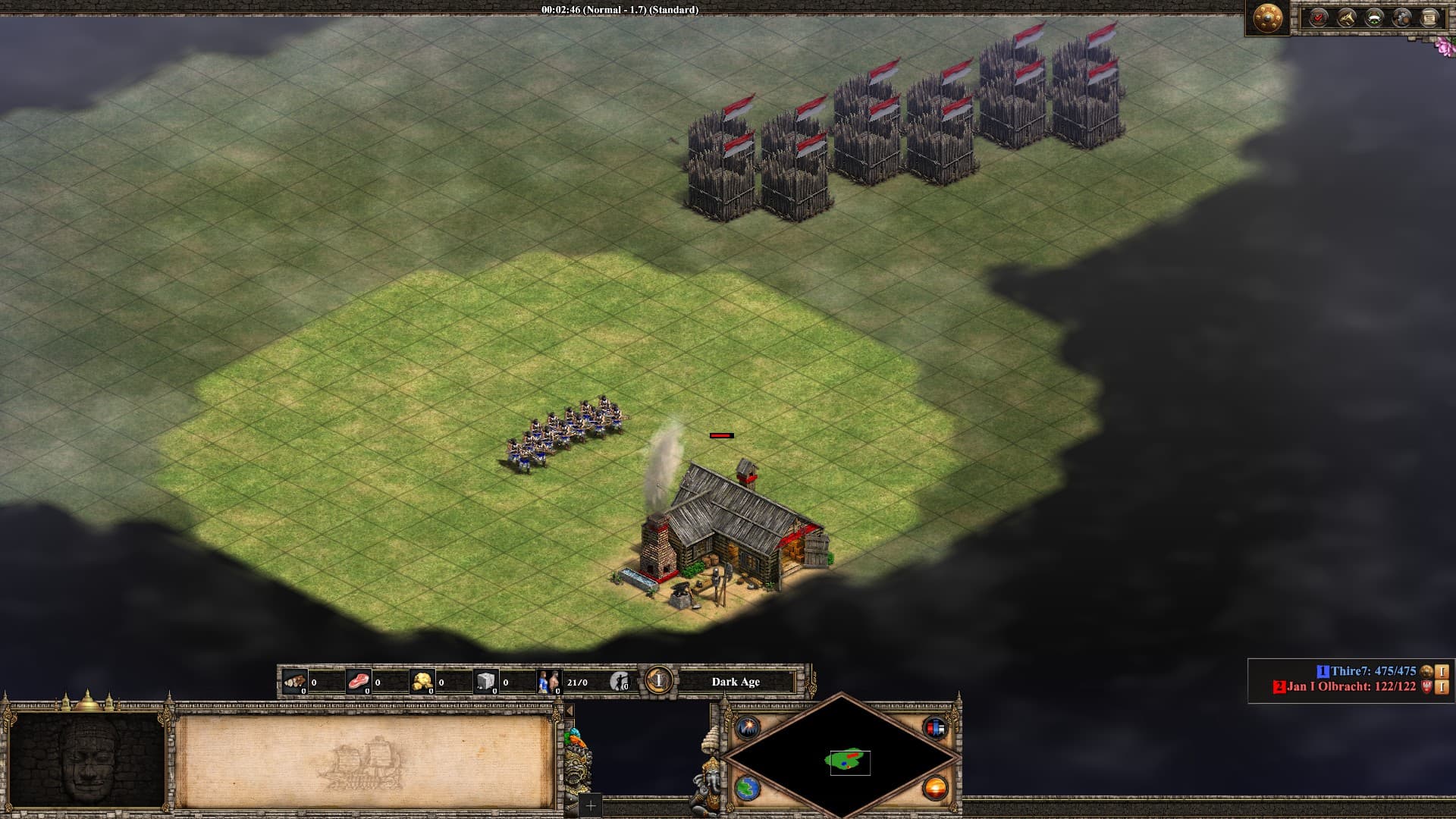The image size is (1456, 819).
Task: Open the main menu scroll button
Action: click(x=1429, y=17)
